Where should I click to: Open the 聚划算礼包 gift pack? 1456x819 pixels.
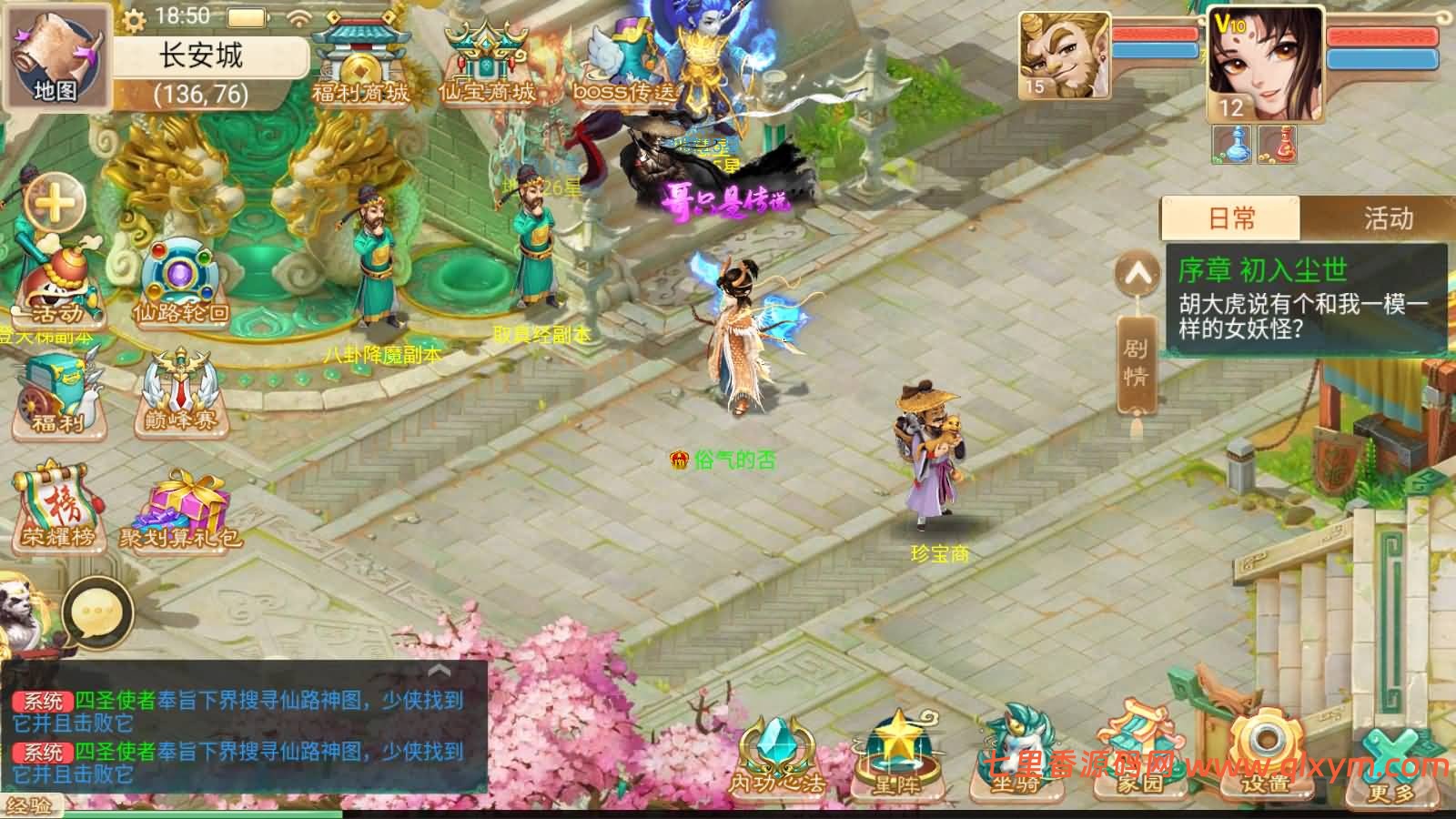[180, 510]
